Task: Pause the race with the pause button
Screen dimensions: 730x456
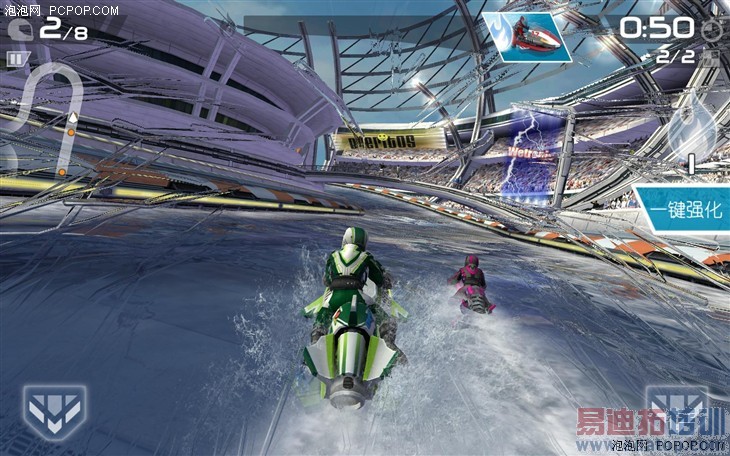Action: tap(15, 59)
